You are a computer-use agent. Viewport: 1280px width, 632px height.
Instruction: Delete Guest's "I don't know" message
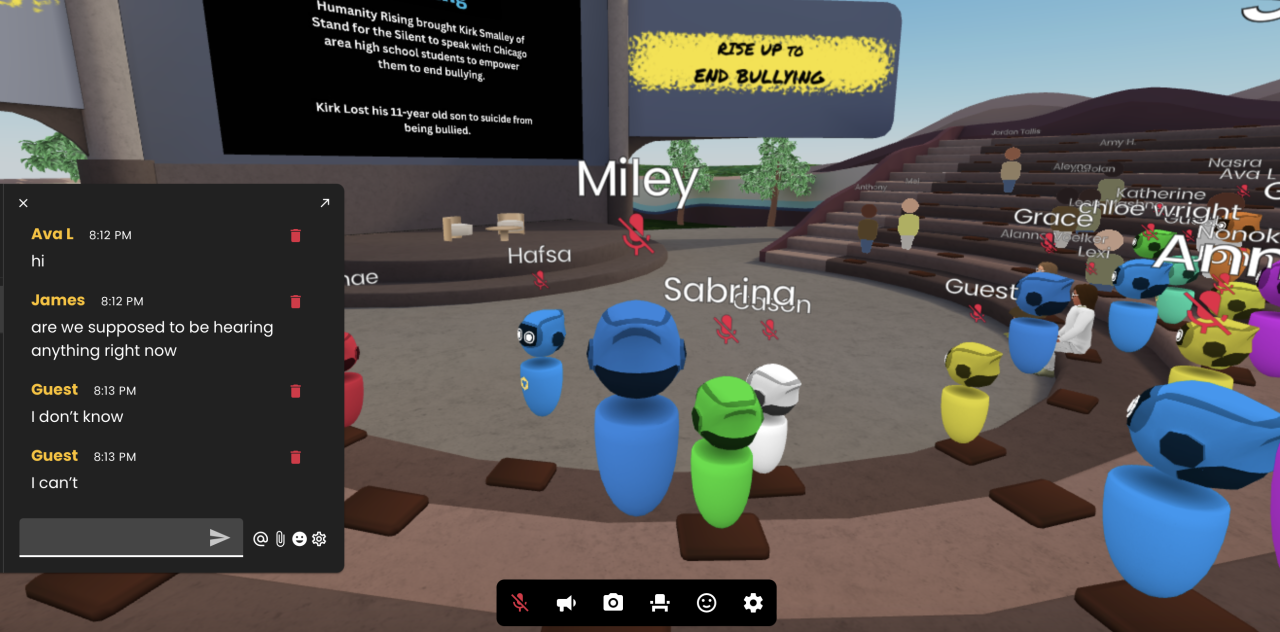pos(295,391)
